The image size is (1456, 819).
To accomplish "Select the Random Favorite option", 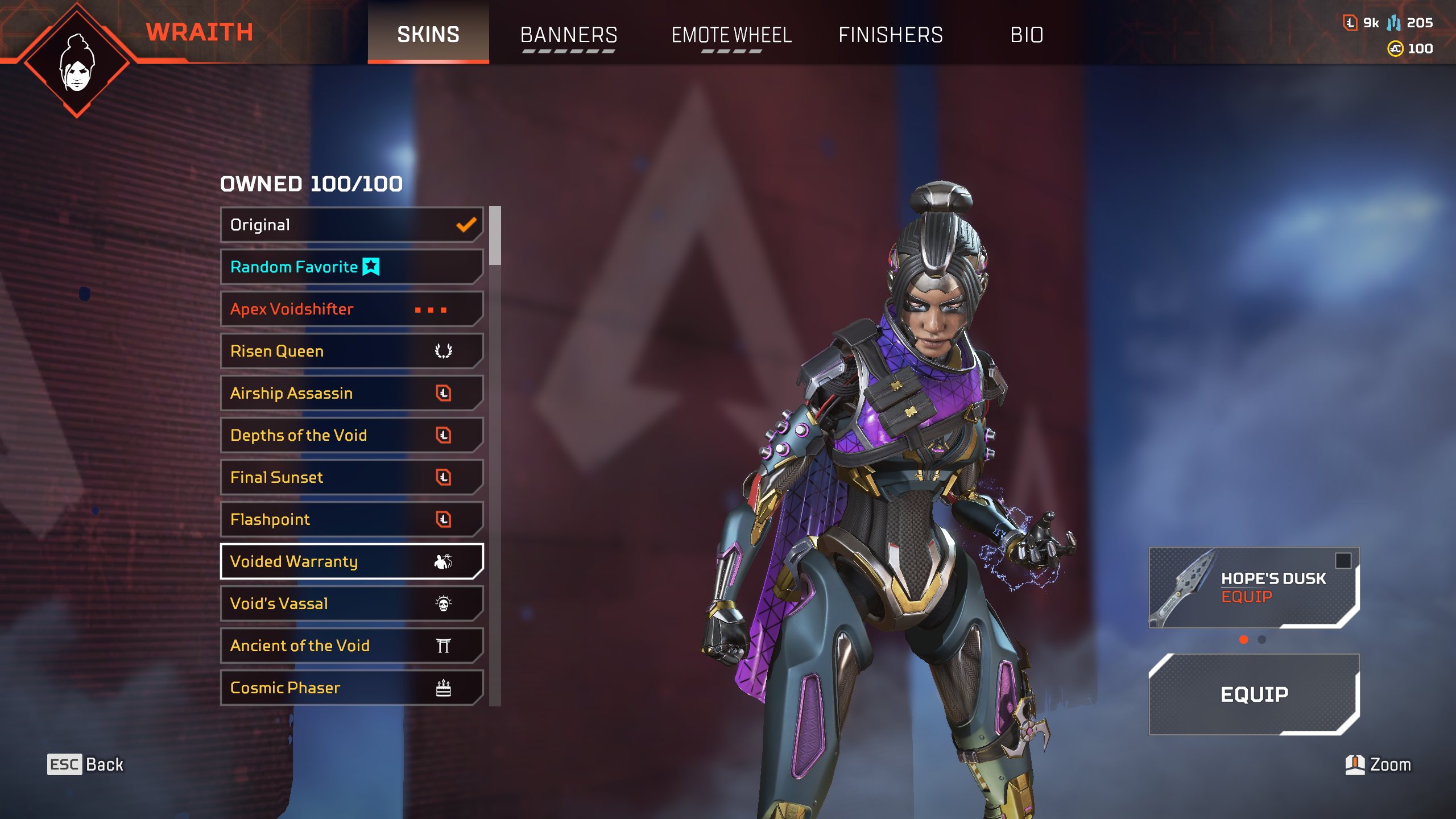I will point(351,267).
